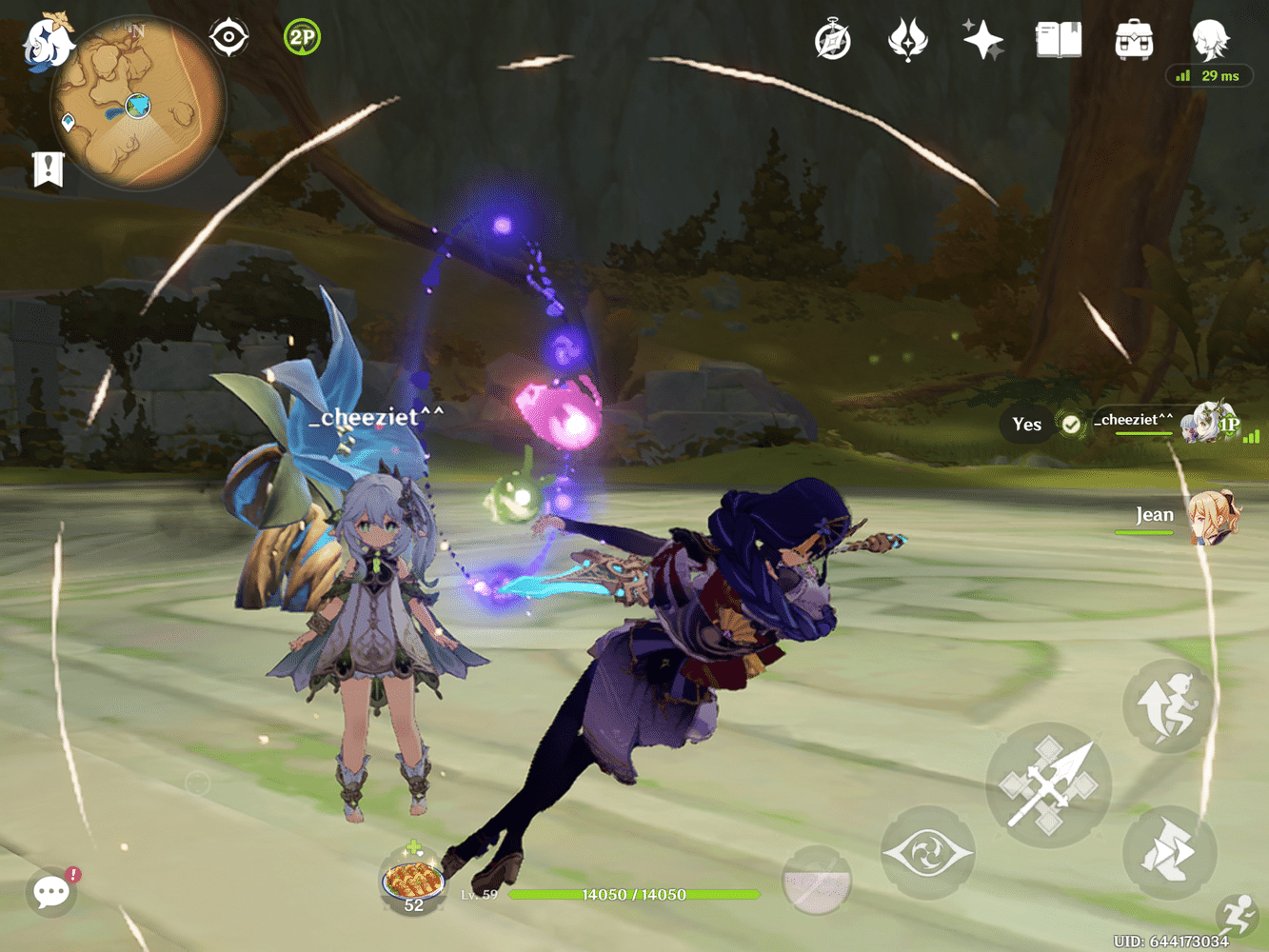Viewport: 1269px width, 952px height.
Task: Click the 14050/14050 HP bar
Action: point(633,894)
